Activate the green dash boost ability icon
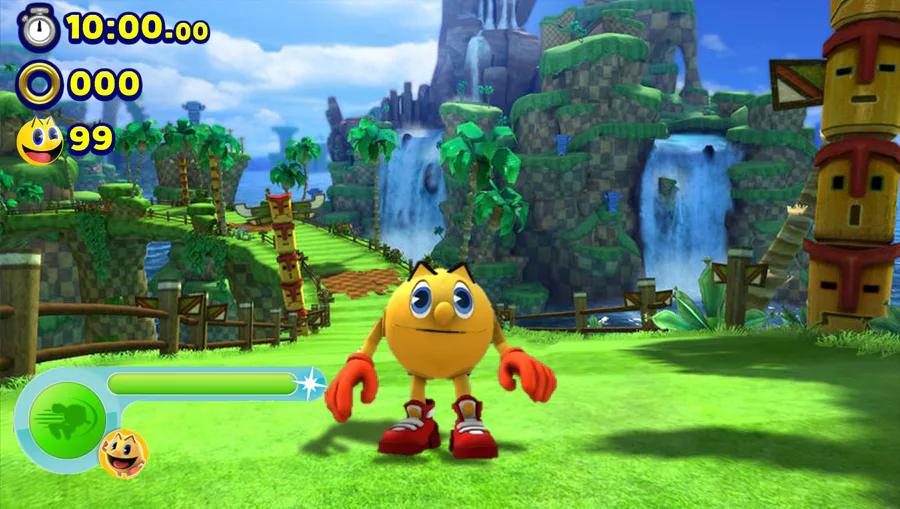The image size is (900, 509). 67,419
